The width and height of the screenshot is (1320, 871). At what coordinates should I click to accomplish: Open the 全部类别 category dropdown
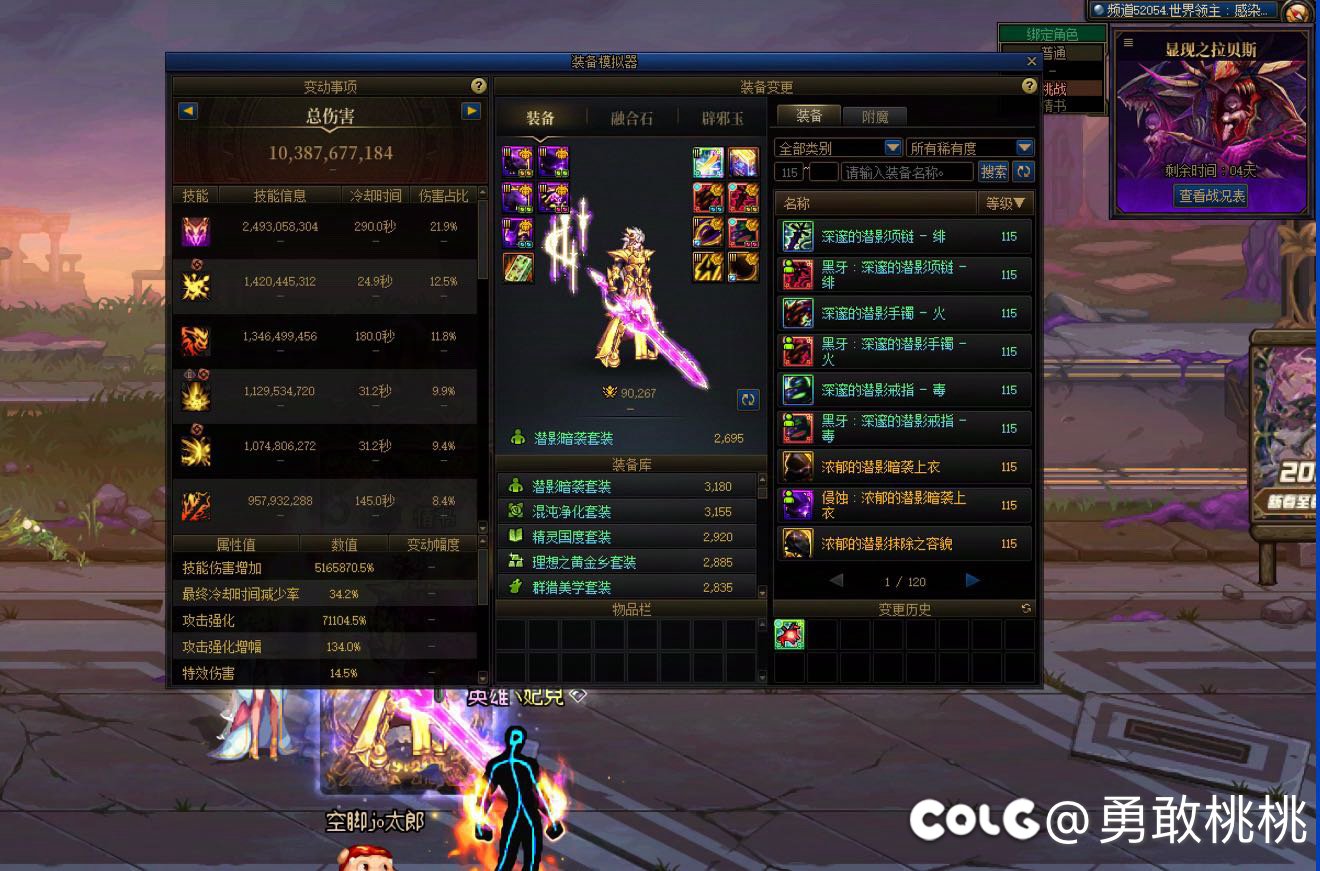pos(891,146)
